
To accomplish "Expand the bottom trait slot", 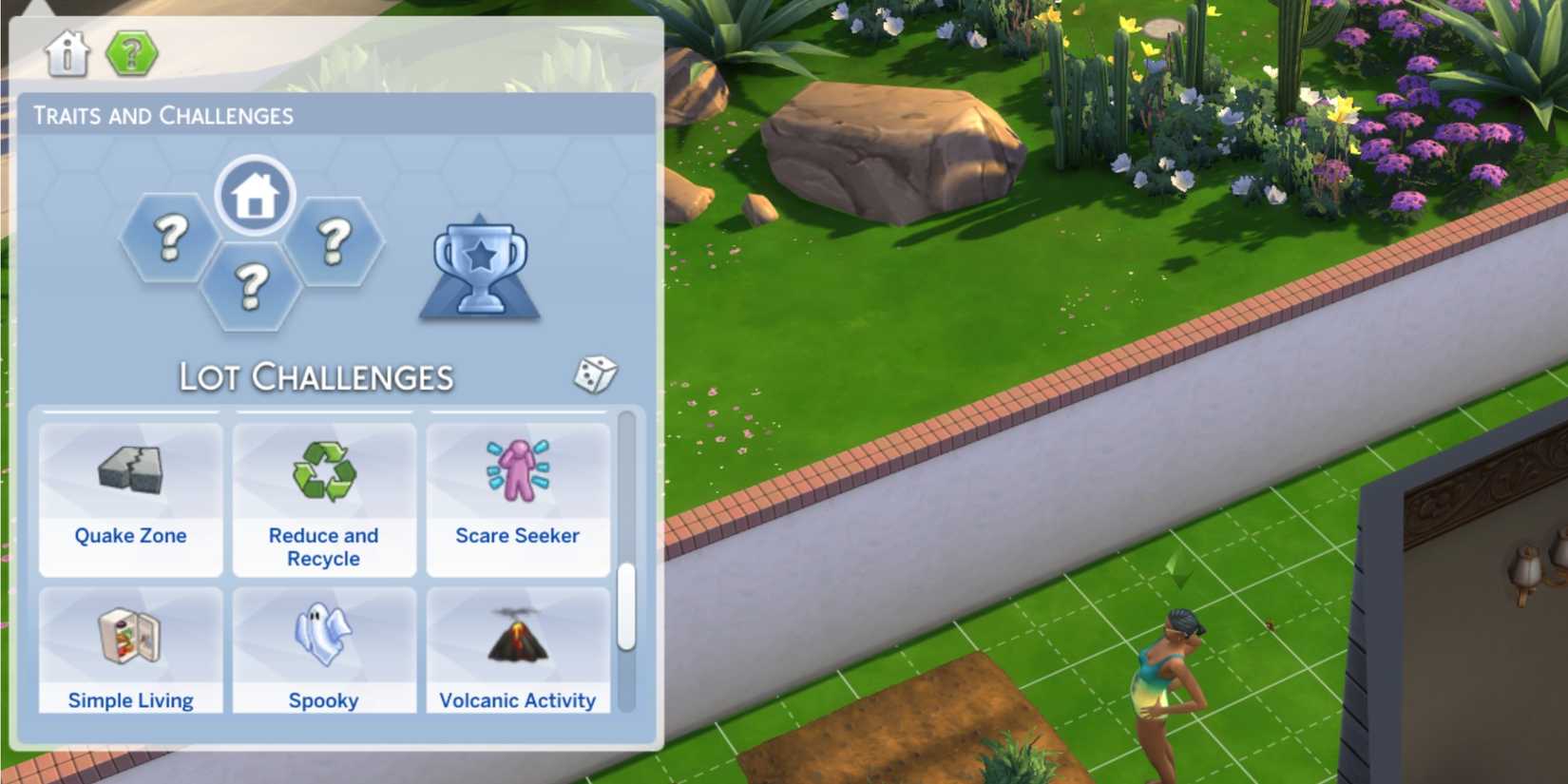I will point(253,285).
